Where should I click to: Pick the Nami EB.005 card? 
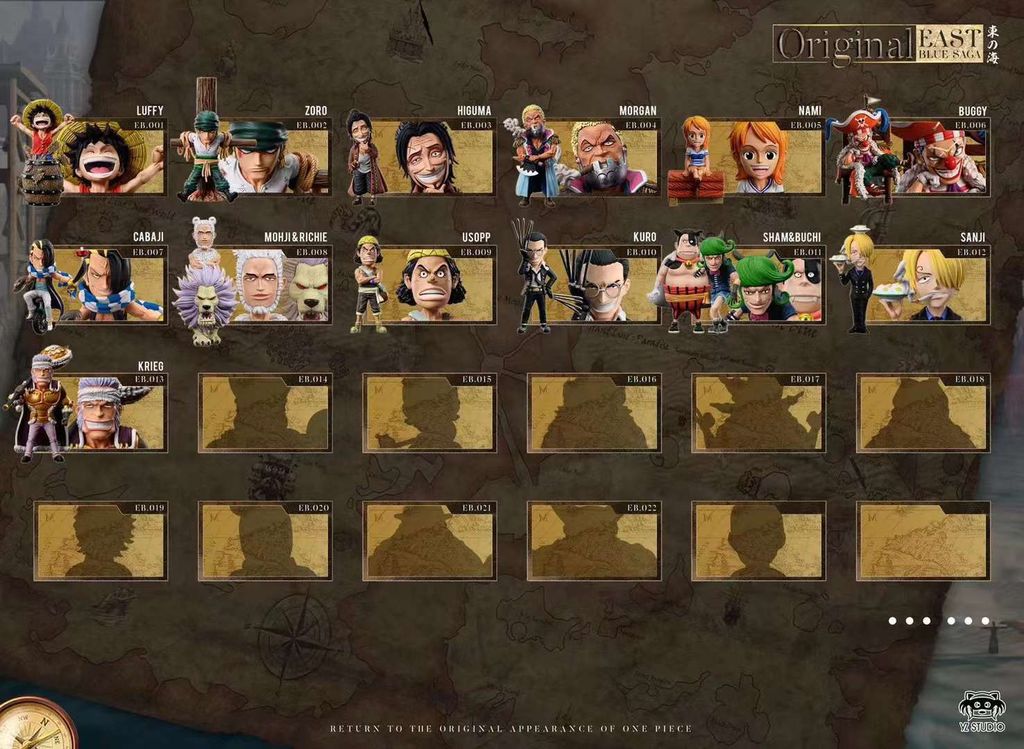(x=758, y=157)
